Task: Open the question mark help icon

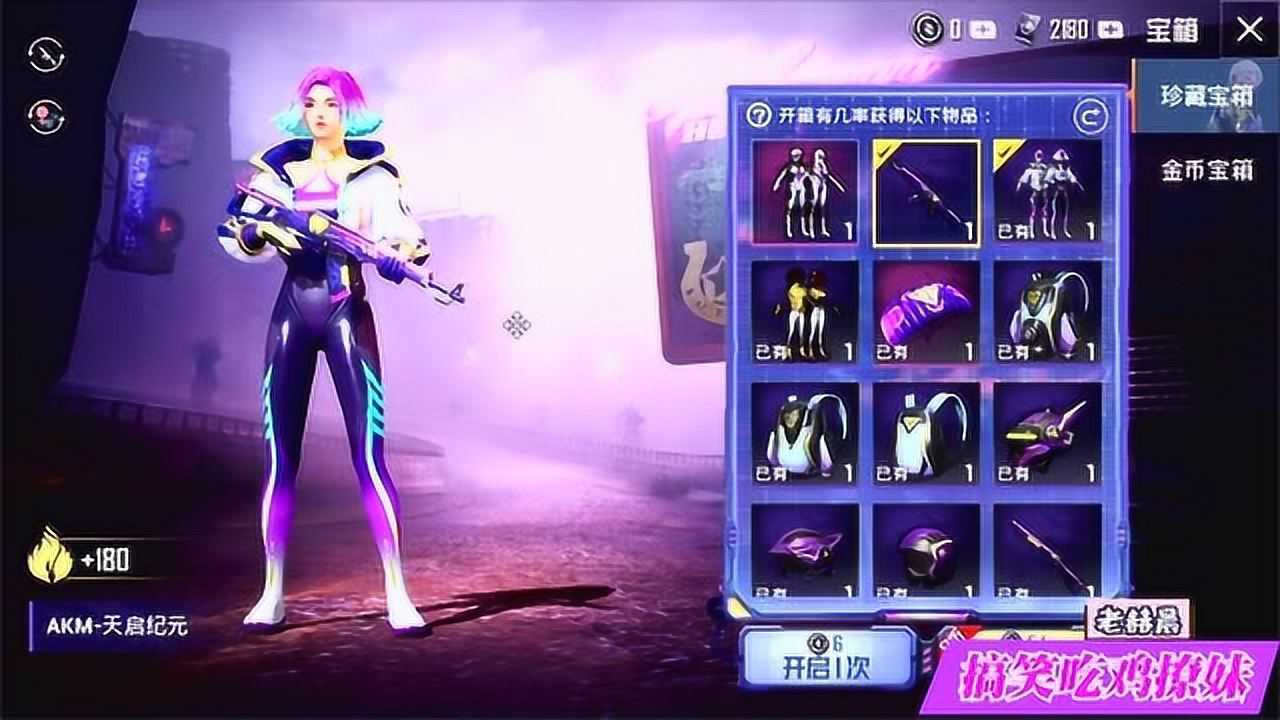Action: tap(760, 115)
